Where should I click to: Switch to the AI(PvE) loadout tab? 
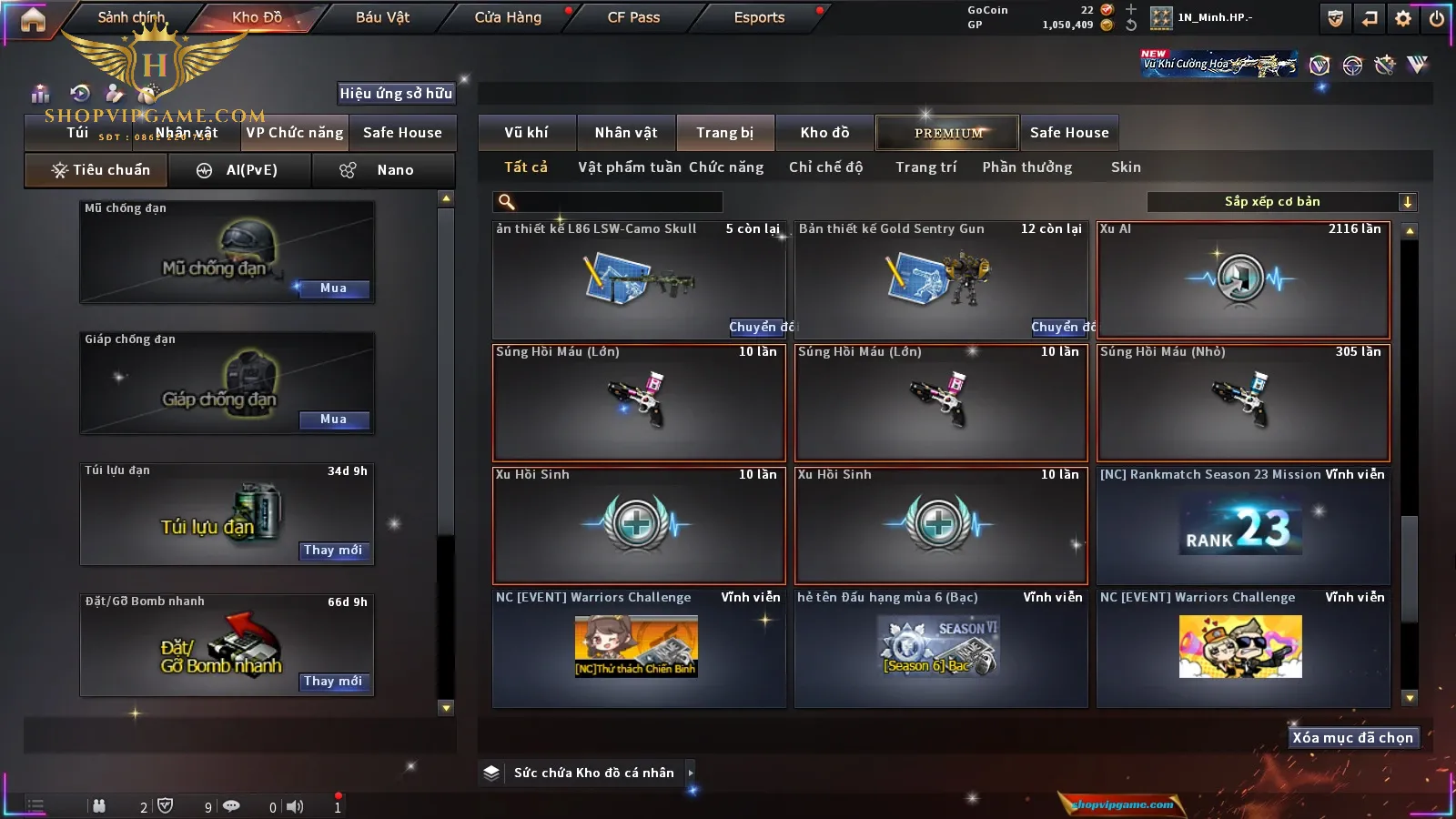click(241, 170)
